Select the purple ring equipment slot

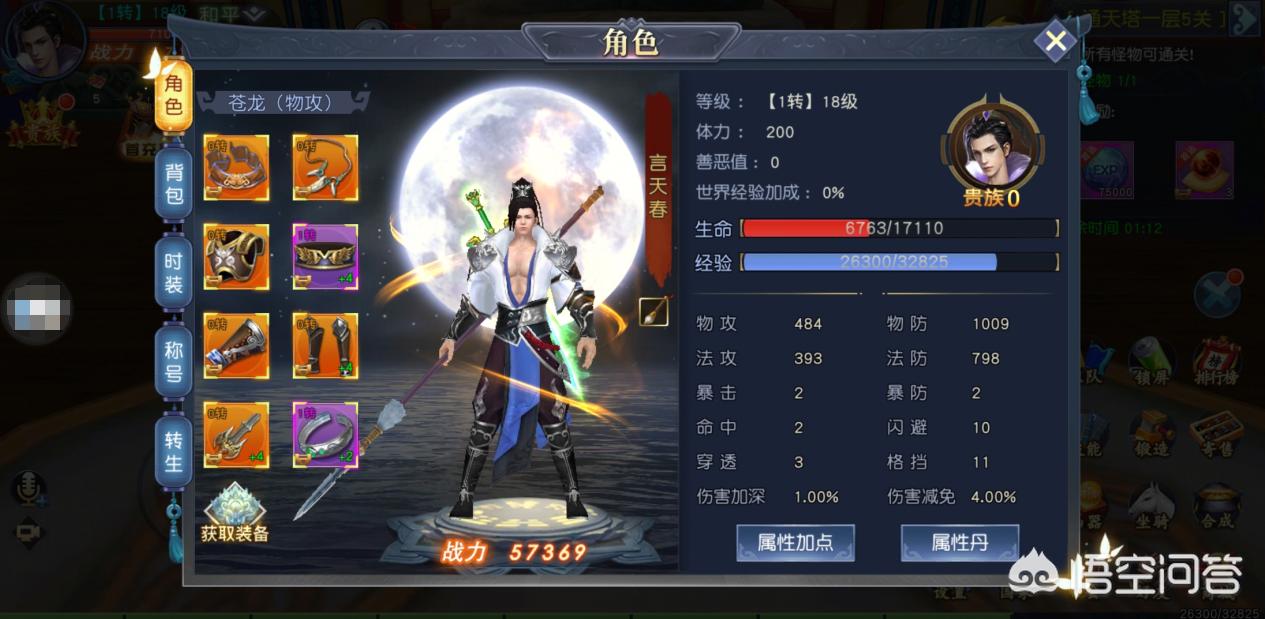[325, 435]
